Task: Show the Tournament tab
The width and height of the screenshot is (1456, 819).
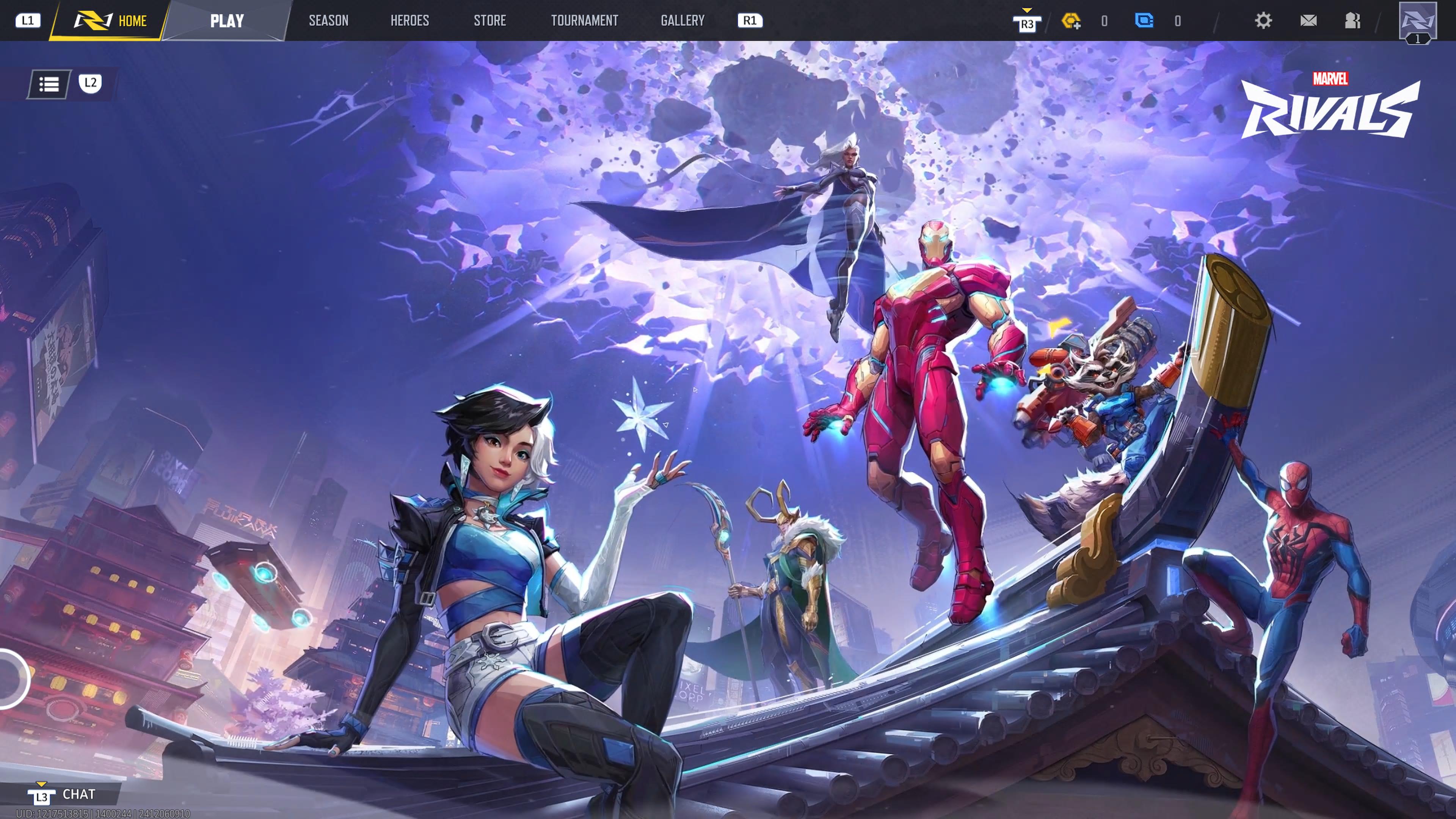Action: (584, 21)
